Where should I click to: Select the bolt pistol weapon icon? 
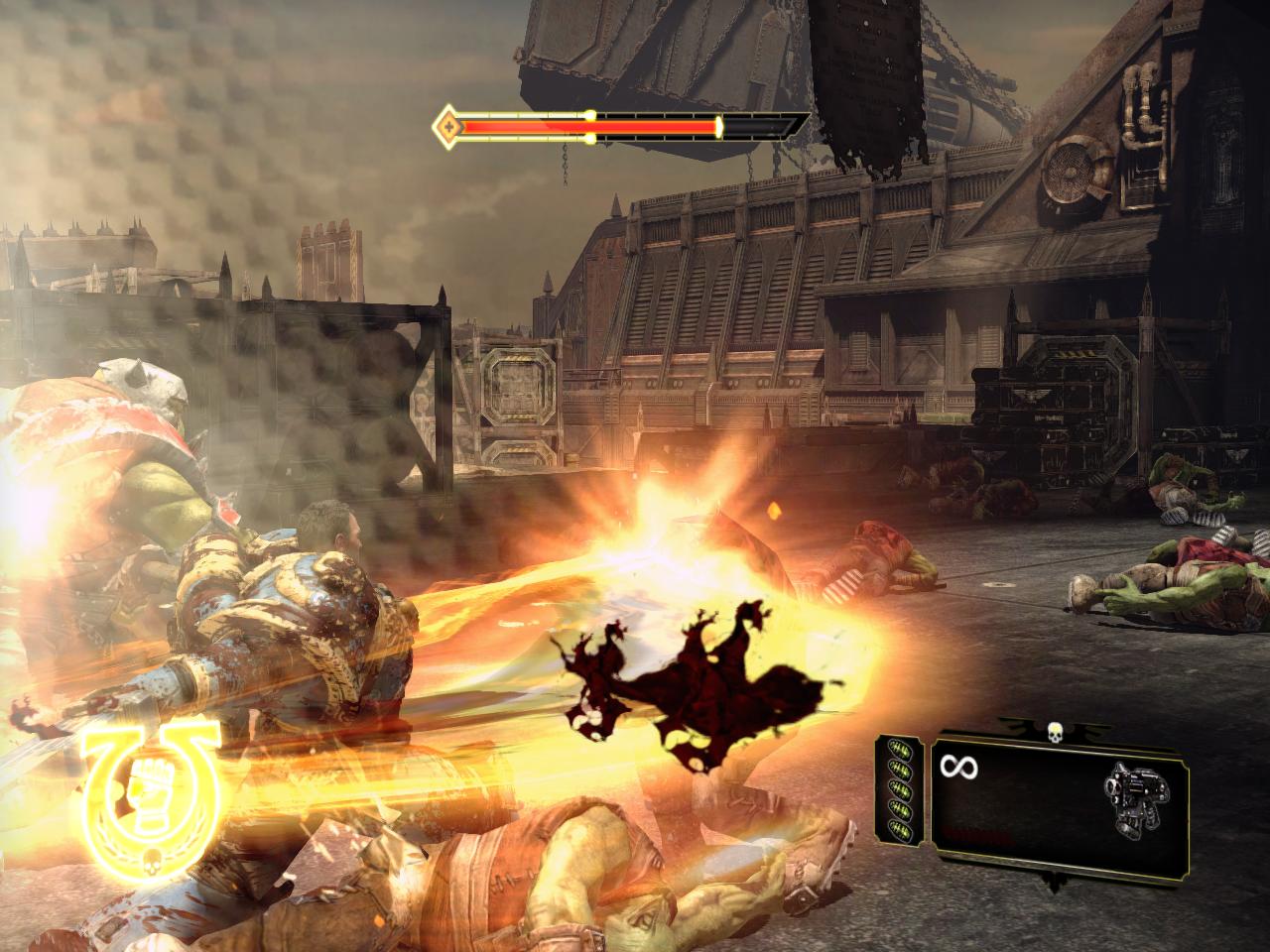pos(1133,796)
